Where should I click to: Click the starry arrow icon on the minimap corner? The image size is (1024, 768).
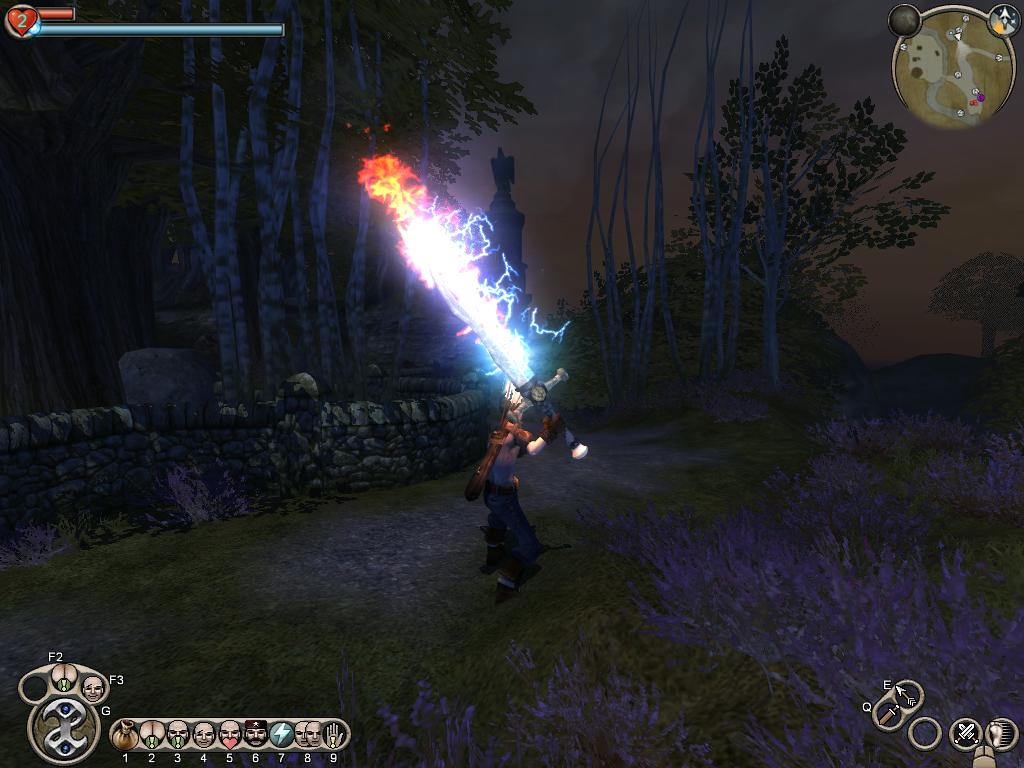[x=1002, y=19]
